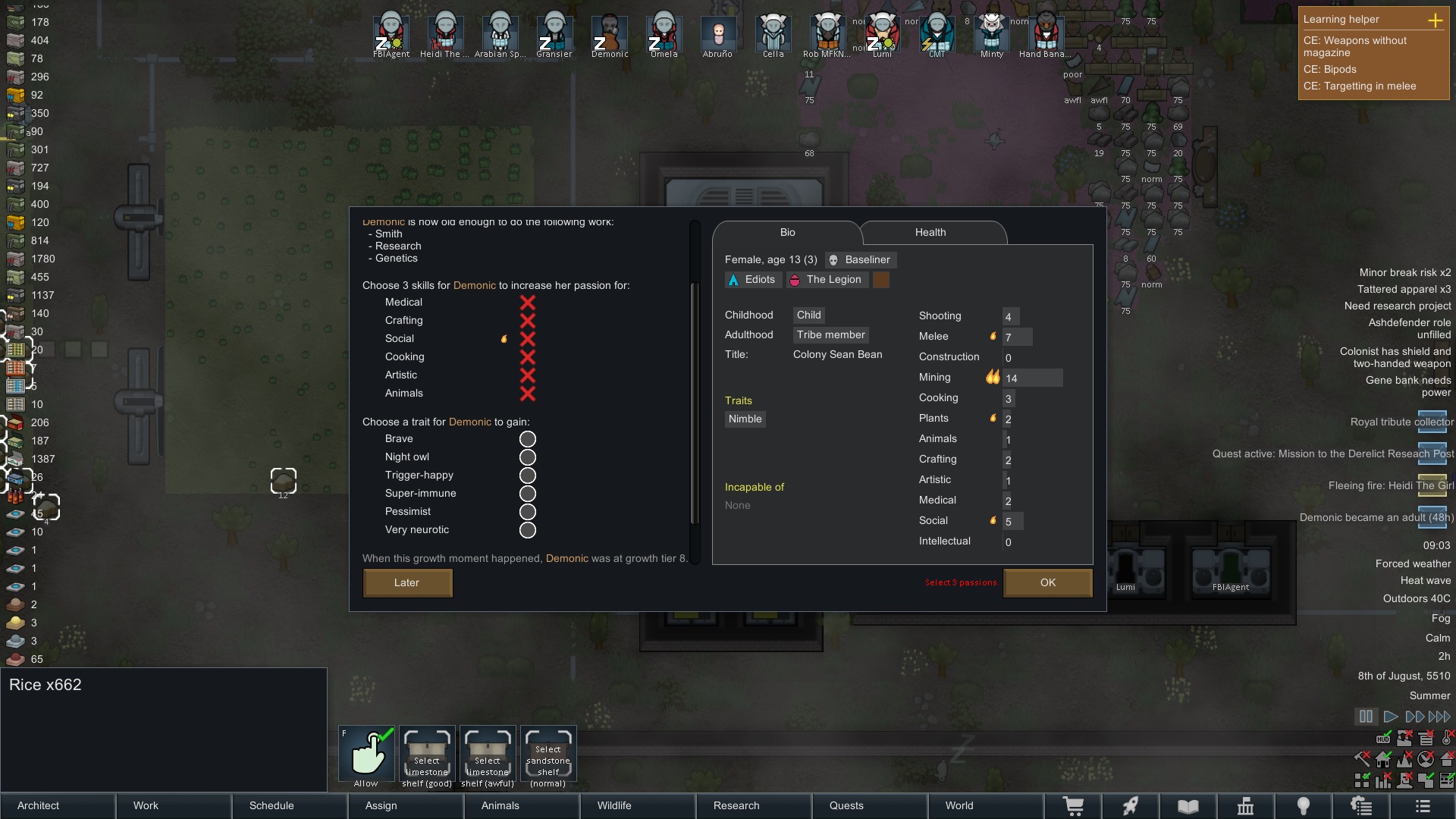1456x819 pixels.
Task: Select Artistic as a passion skill
Action: (x=527, y=375)
